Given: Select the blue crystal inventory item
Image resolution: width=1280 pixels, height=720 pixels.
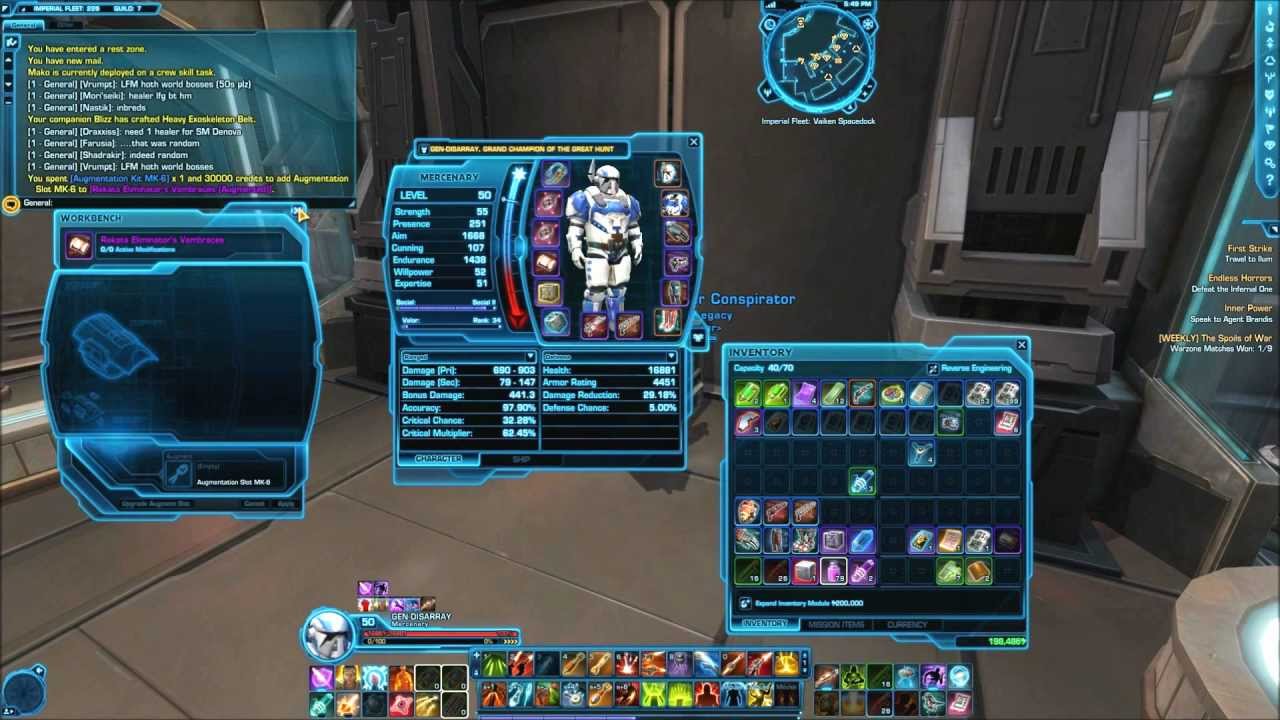Looking at the screenshot, I should click(862, 541).
